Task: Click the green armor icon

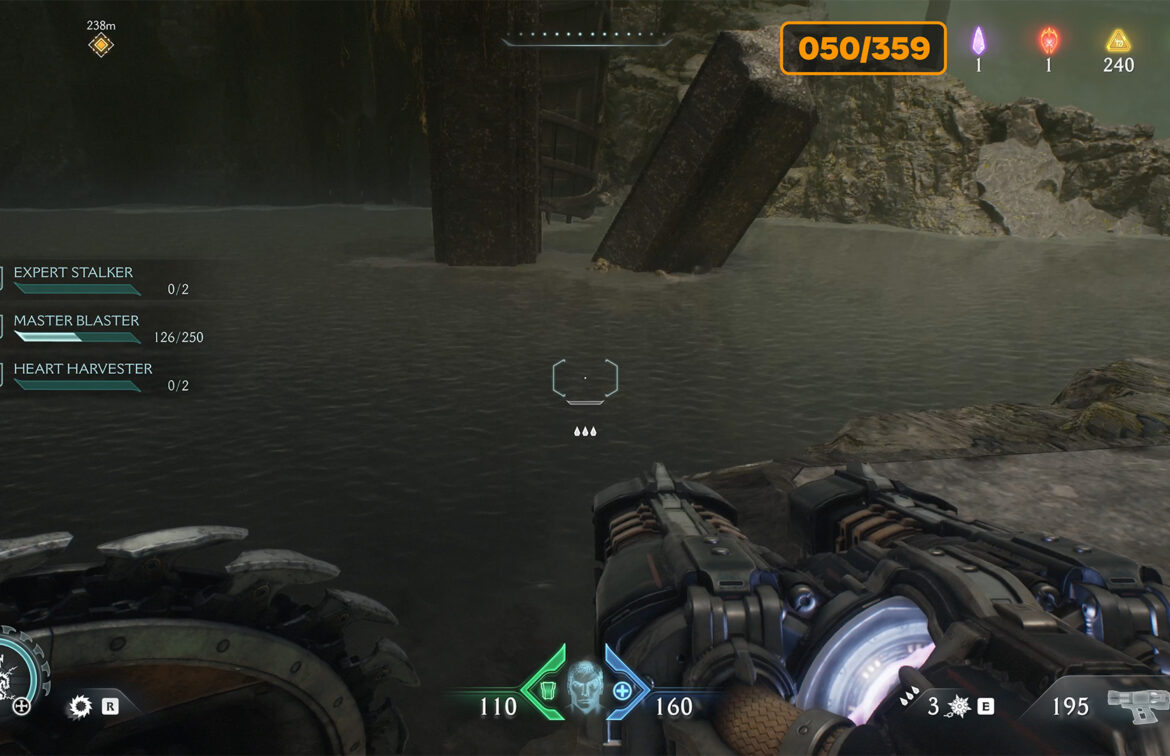Action: [x=549, y=689]
